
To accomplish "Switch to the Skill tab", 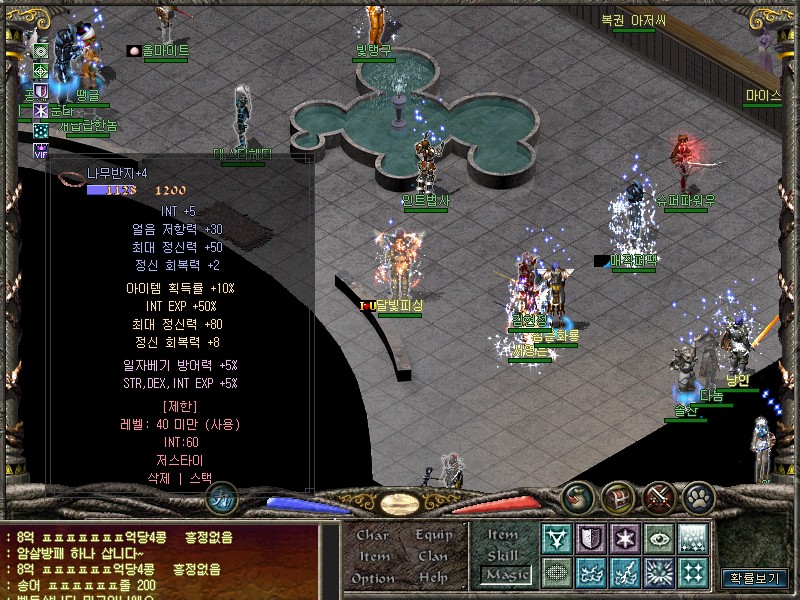I will pyautogui.click(x=503, y=555).
